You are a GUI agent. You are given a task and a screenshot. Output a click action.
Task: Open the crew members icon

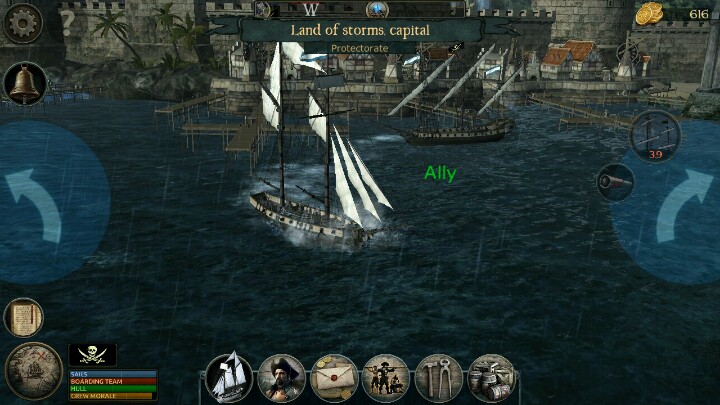coord(386,378)
